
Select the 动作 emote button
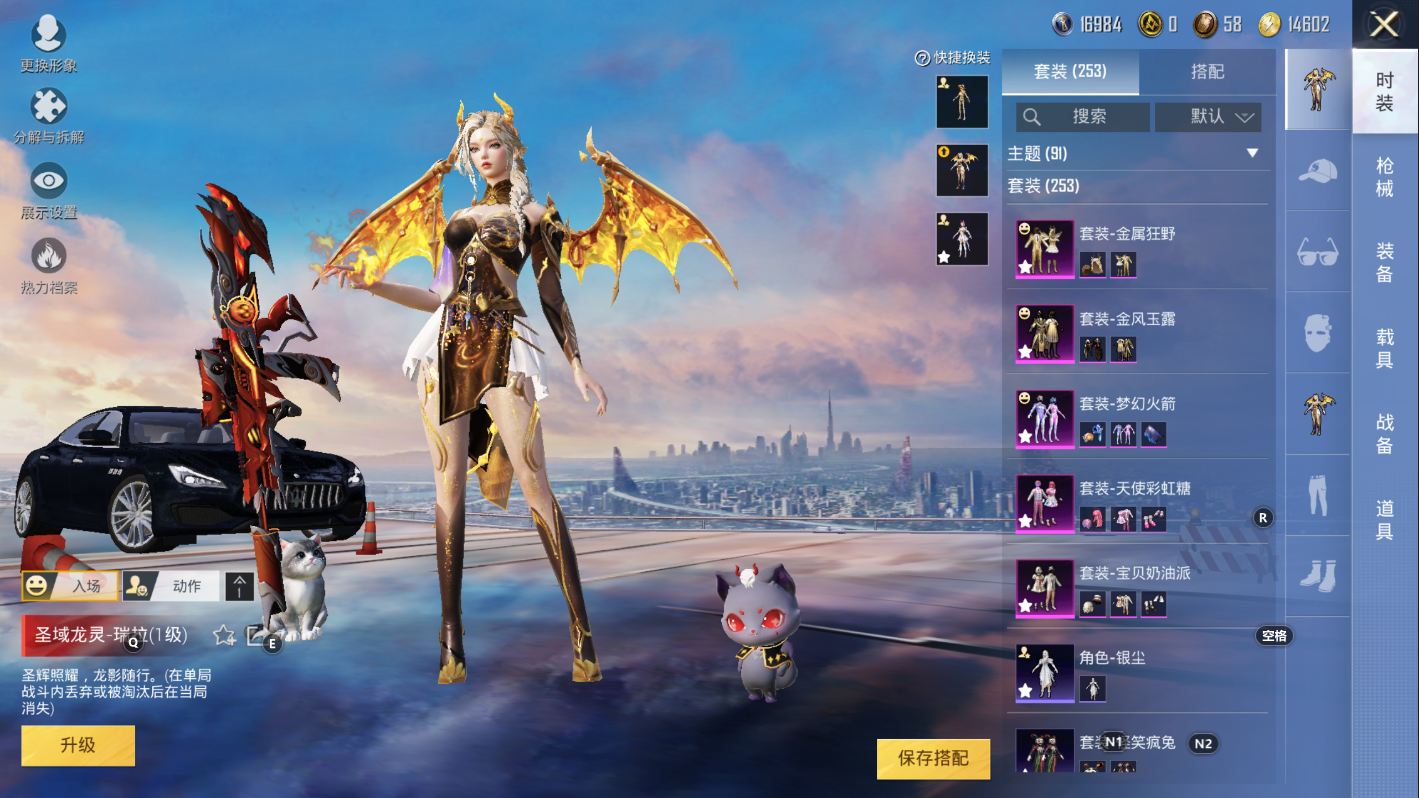(171, 586)
